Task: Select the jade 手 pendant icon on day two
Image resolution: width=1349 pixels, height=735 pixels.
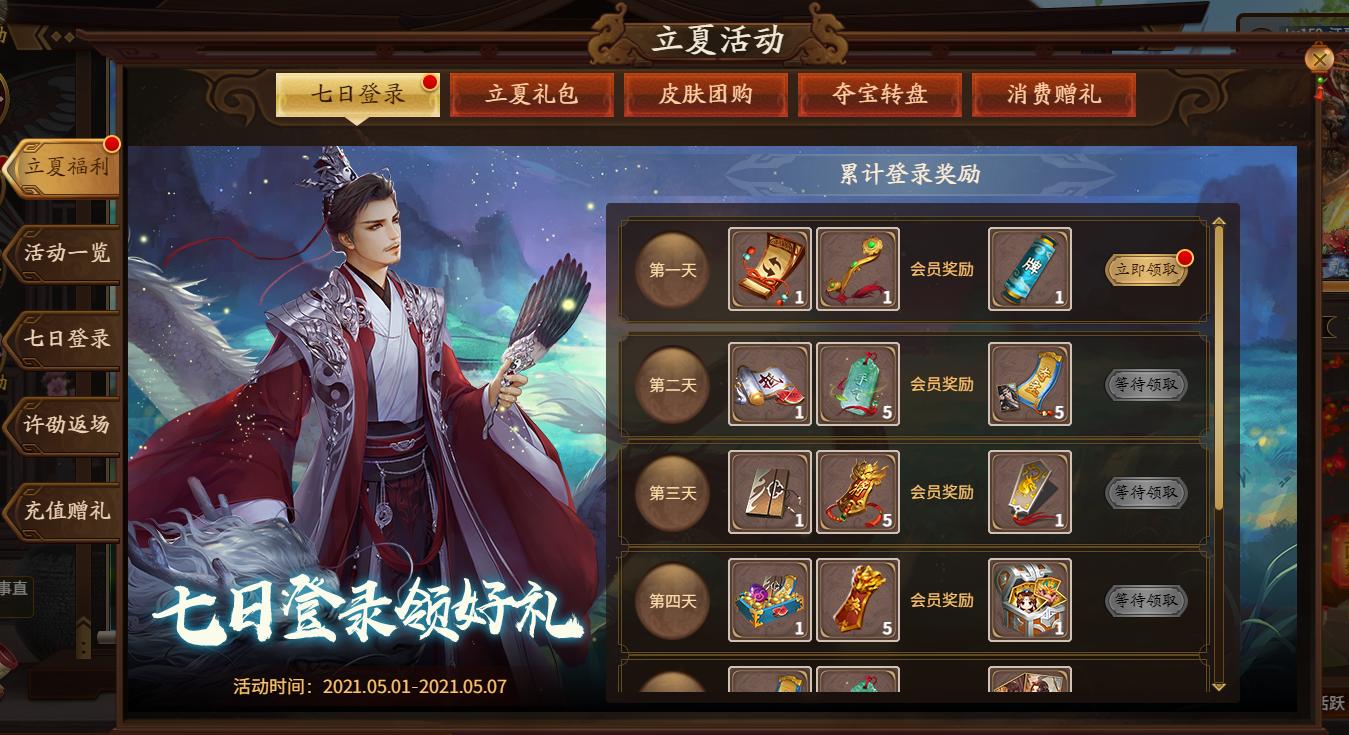Action: pos(857,383)
